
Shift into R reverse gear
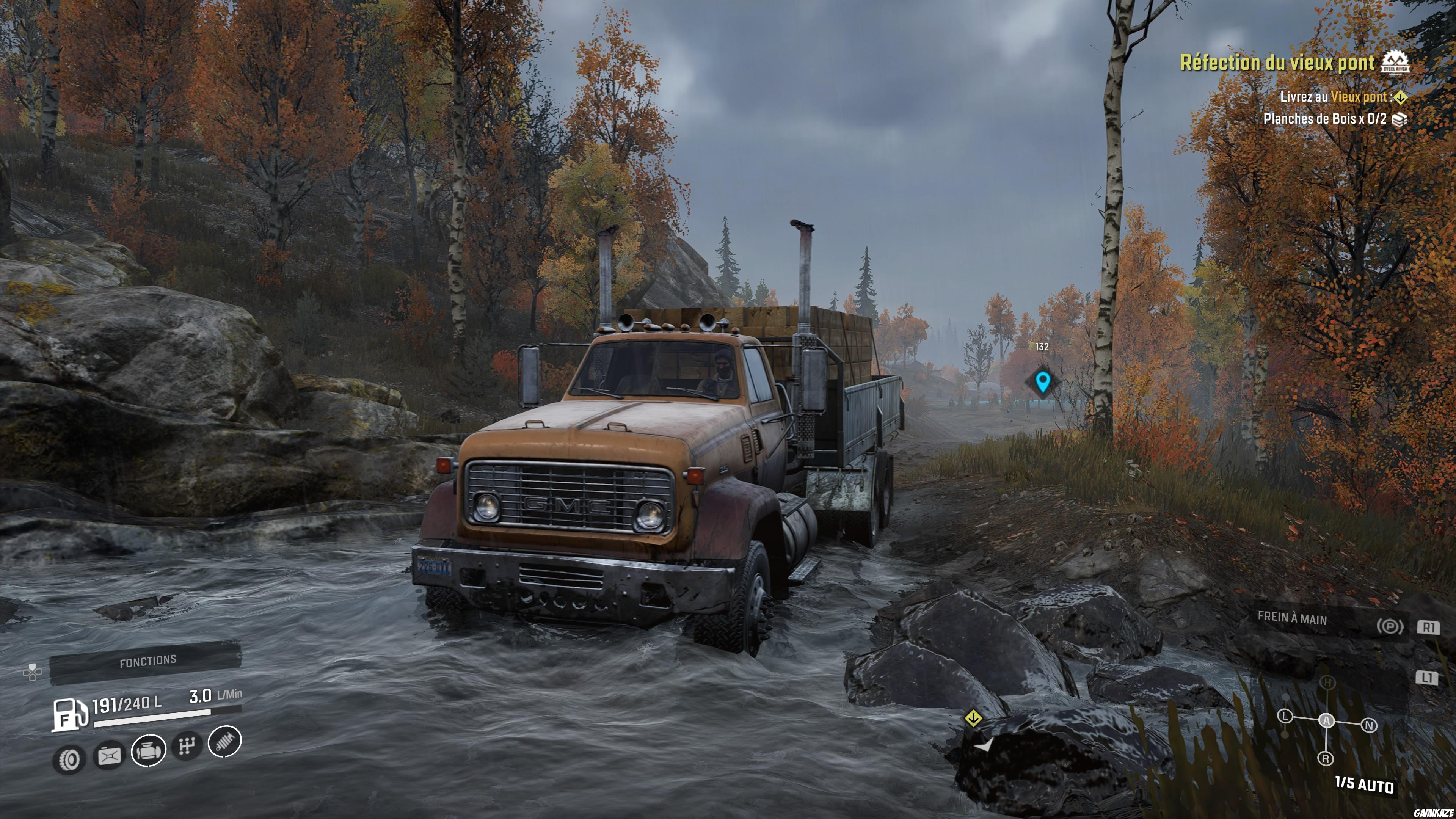click(x=1326, y=758)
